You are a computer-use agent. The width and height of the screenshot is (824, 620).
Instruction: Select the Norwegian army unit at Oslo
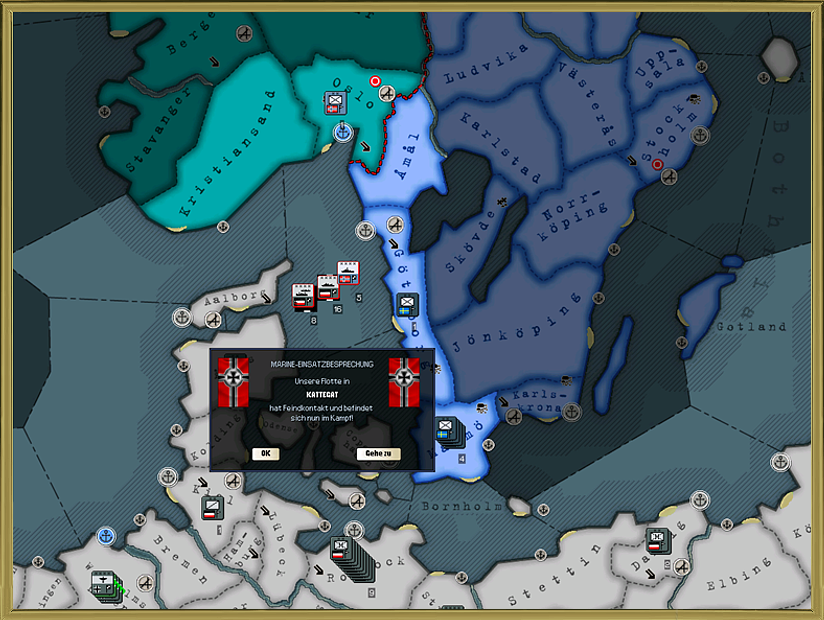335,103
